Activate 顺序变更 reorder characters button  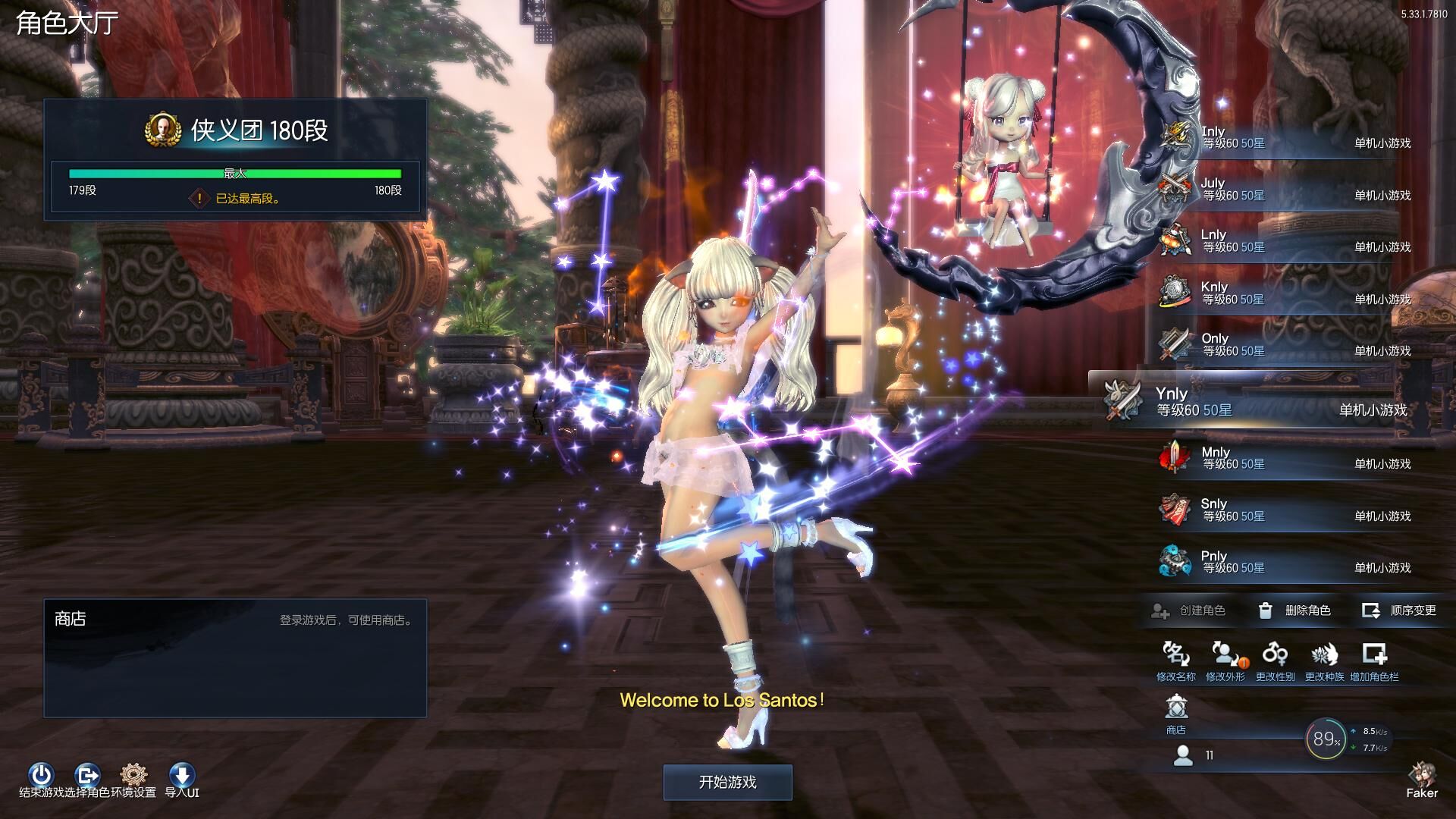click(x=1400, y=610)
